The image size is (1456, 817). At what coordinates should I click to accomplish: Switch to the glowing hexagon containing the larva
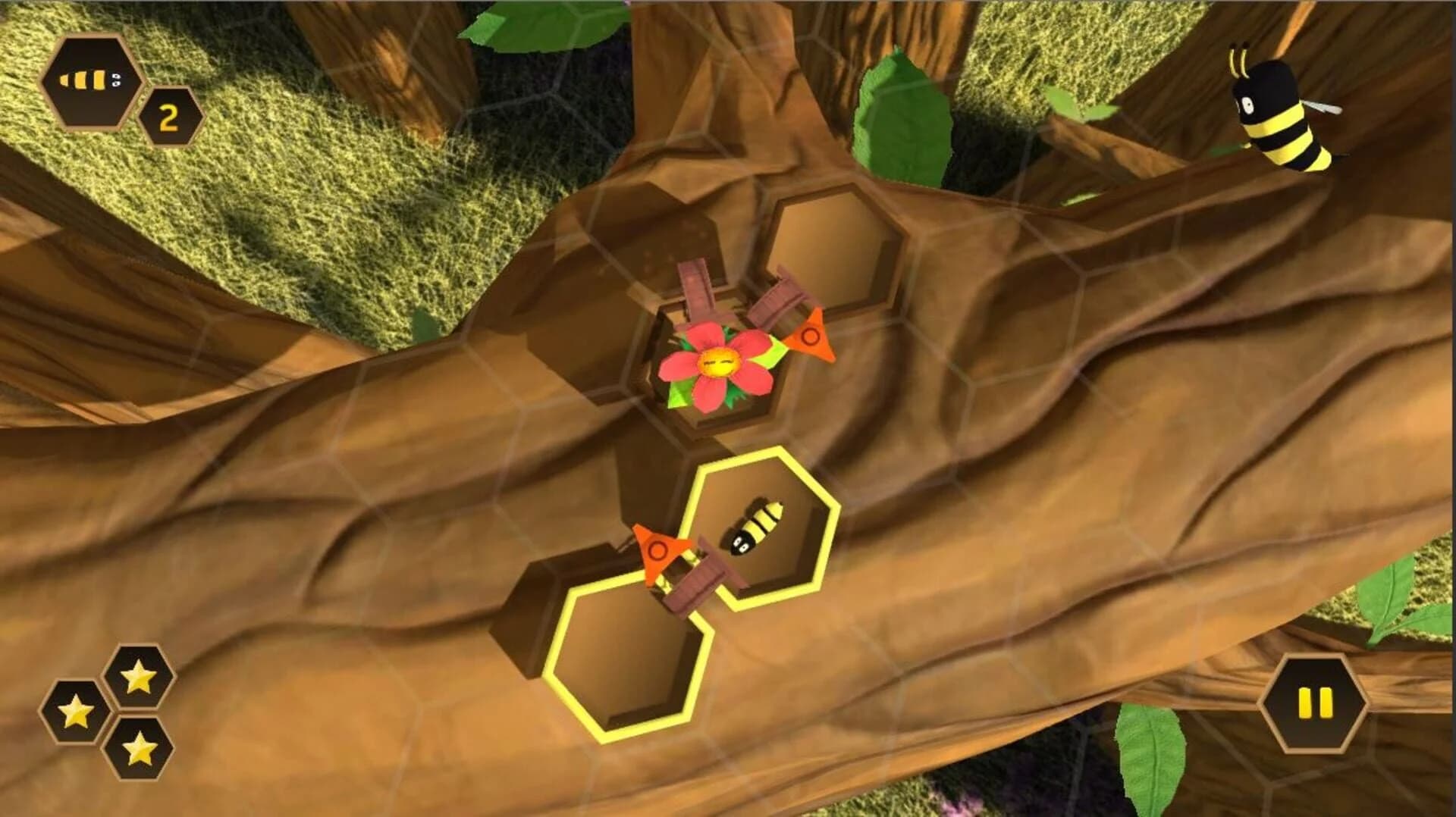[758, 531]
